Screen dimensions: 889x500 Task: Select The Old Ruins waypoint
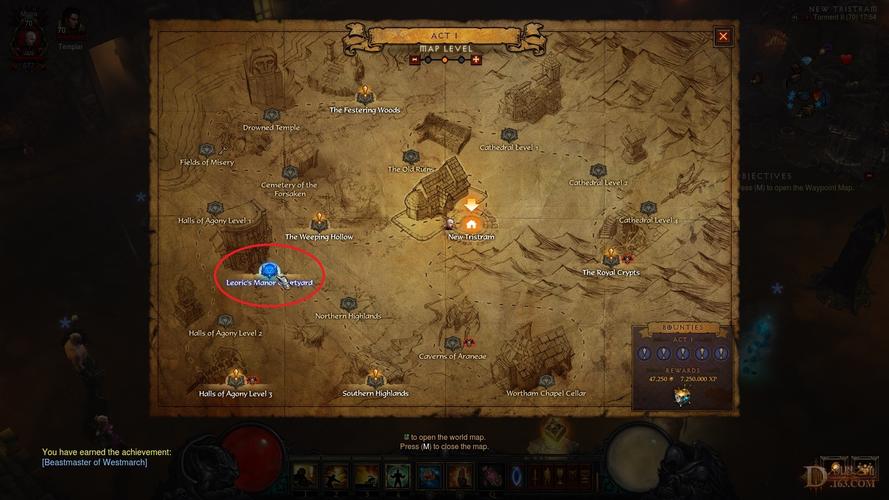(409, 157)
